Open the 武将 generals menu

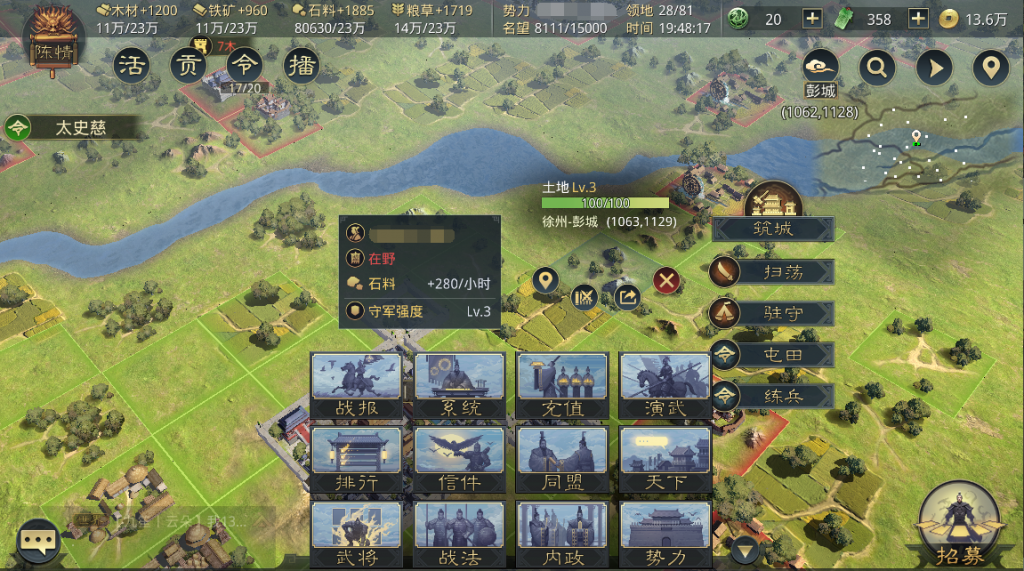[x=356, y=535]
